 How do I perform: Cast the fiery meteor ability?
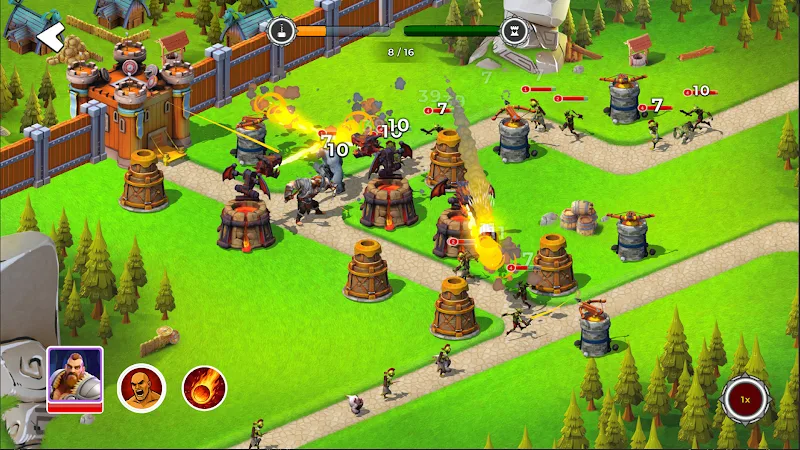point(204,388)
